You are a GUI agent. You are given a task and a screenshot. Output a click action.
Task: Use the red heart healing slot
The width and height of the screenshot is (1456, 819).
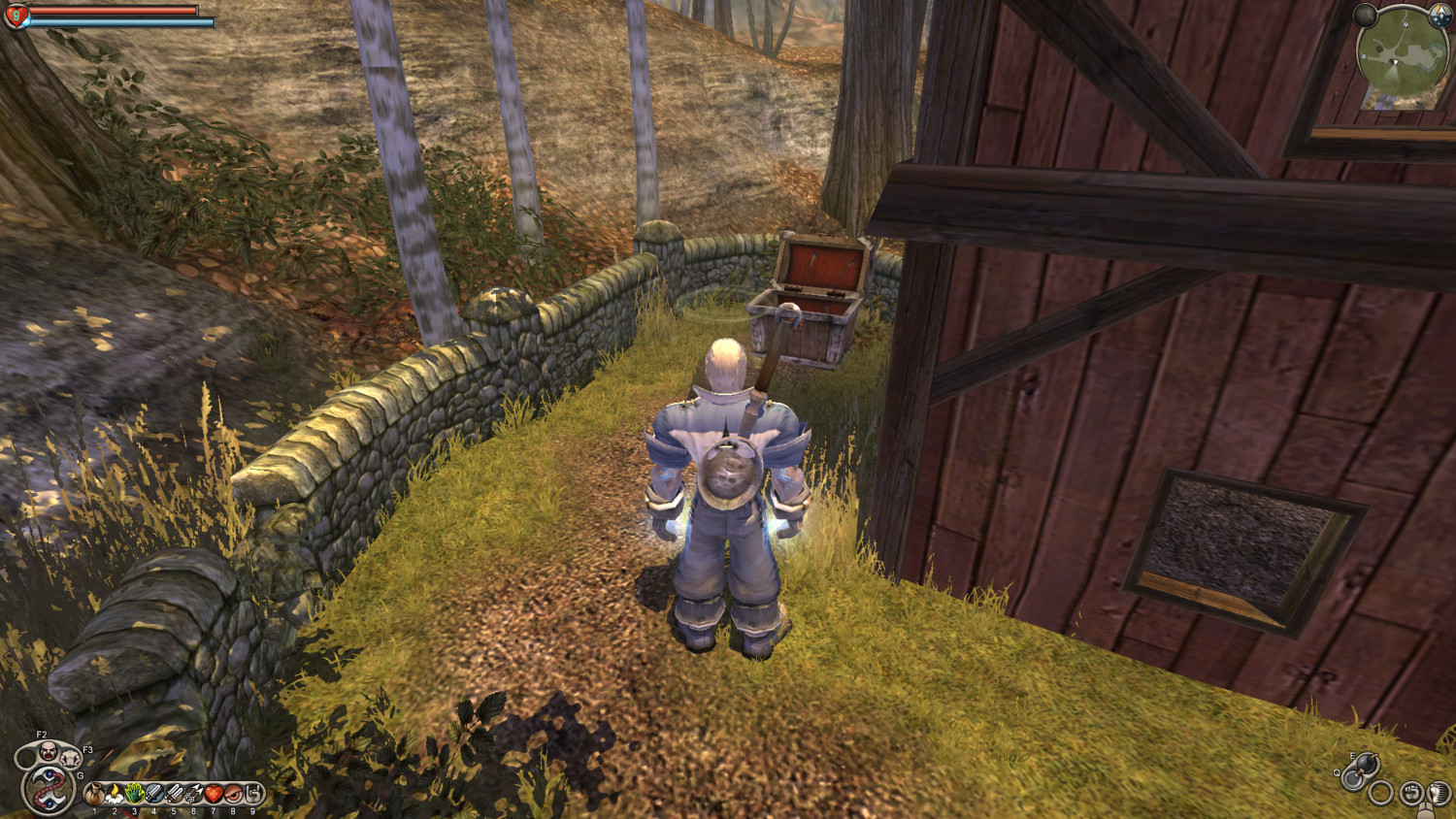[x=214, y=795]
